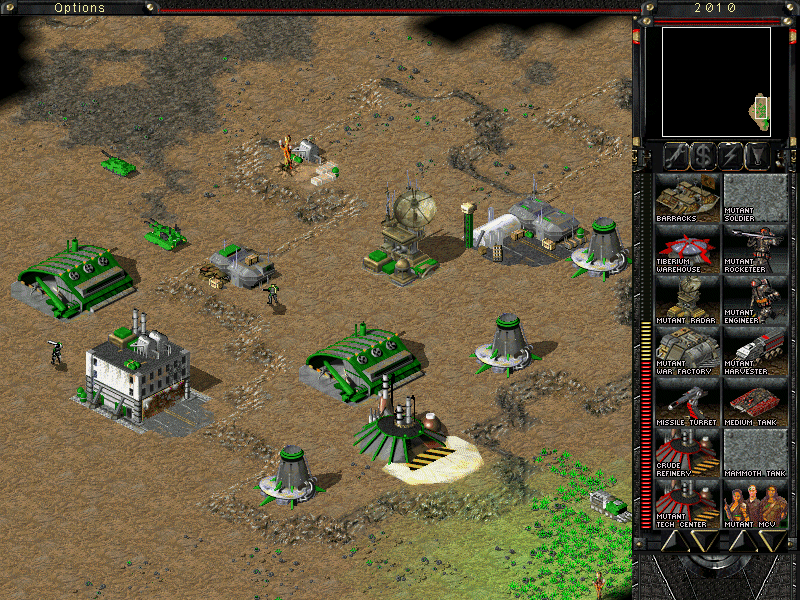
Task: Build a Mutant MCV
Action: coord(755,504)
